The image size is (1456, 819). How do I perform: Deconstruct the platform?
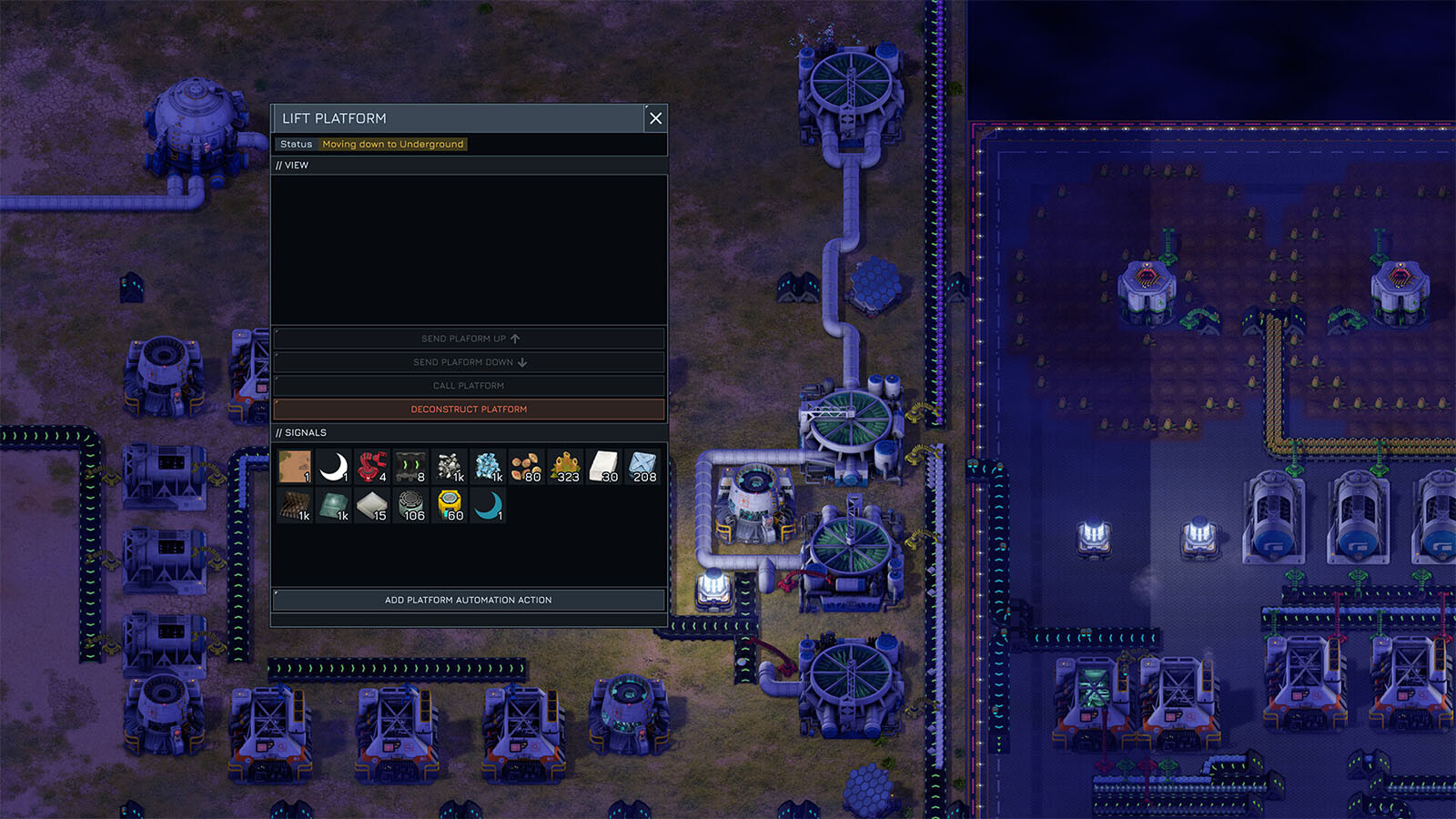click(x=469, y=409)
